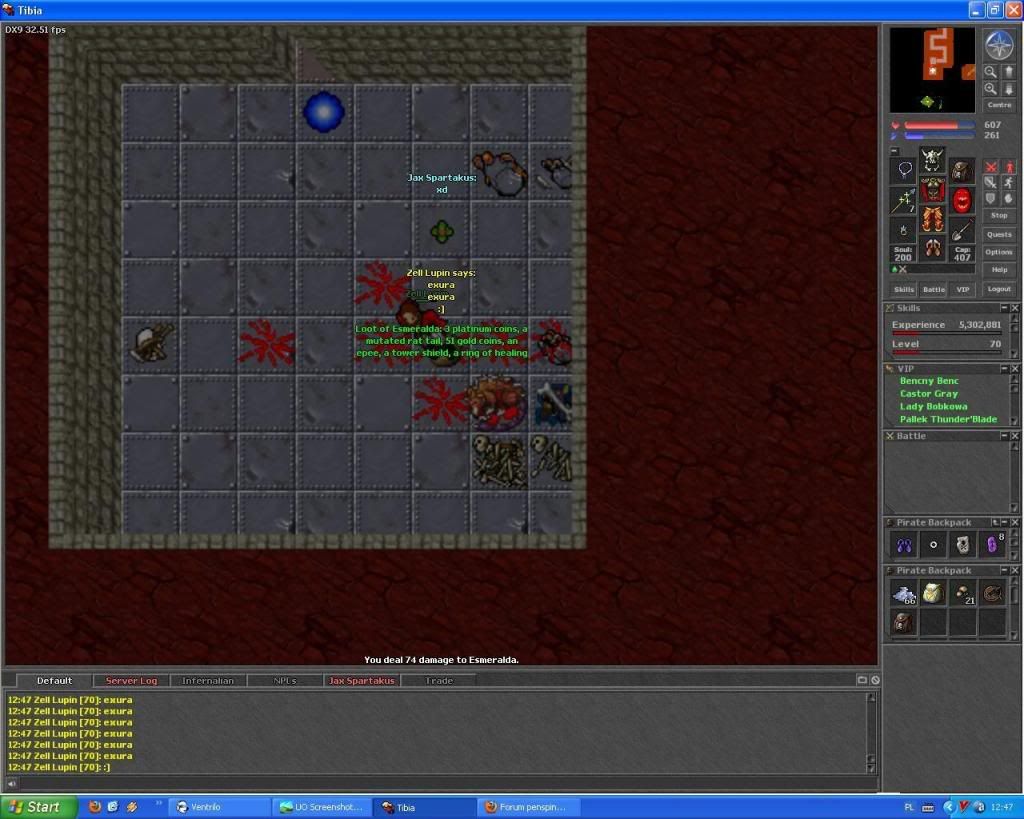Click the compass rose on the minimap

[x=999, y=44]
